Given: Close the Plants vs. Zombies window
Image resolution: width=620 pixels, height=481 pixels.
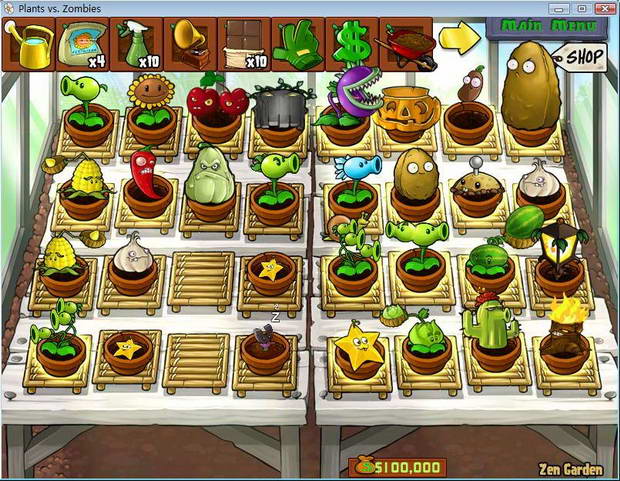Looking at the screenshot, I should [x=603, y=8].
